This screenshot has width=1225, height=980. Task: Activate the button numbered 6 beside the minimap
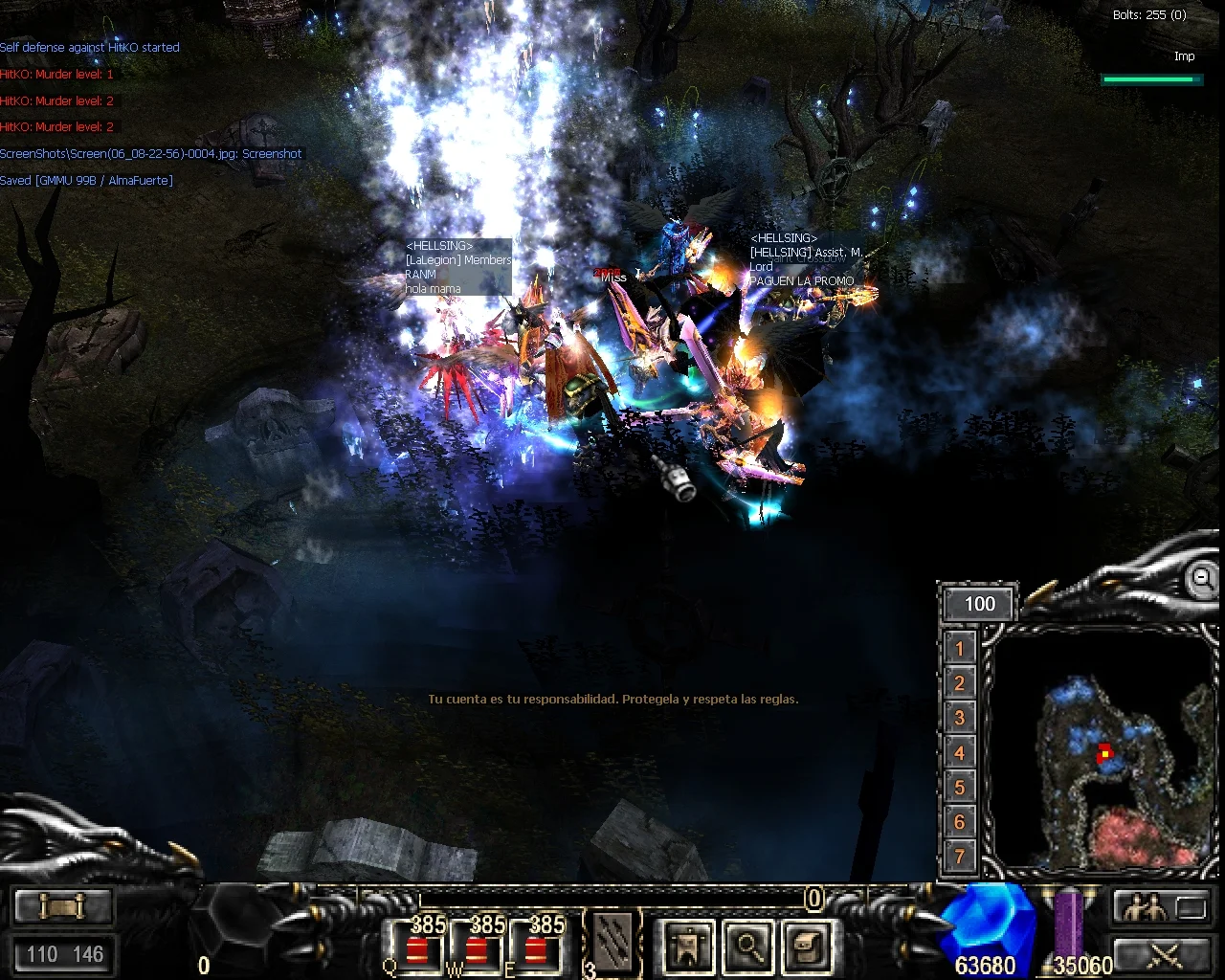(x=960, y=821)
